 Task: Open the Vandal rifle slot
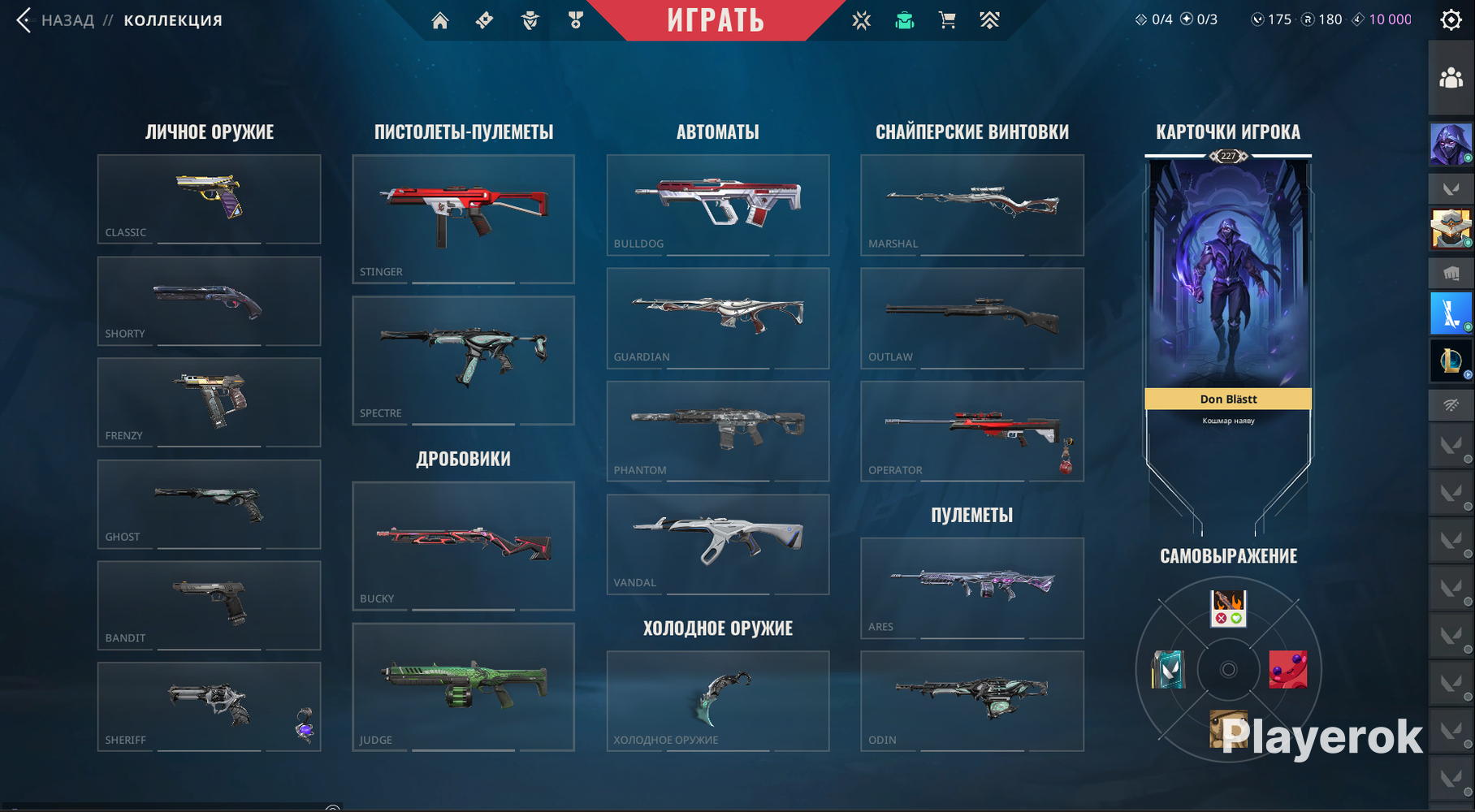coord(717,544)
